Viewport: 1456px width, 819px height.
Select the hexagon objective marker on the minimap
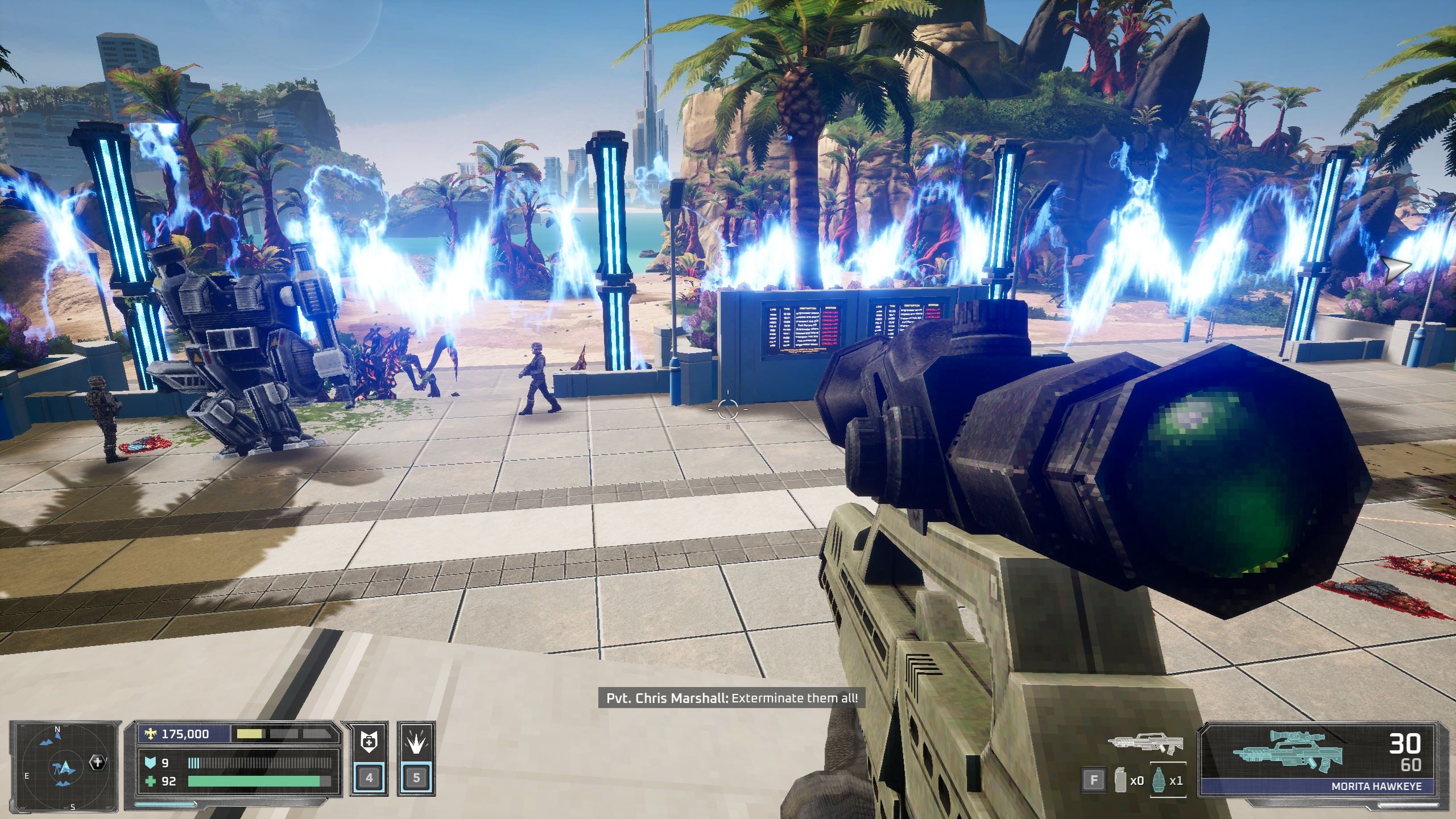tap(97, 763)
